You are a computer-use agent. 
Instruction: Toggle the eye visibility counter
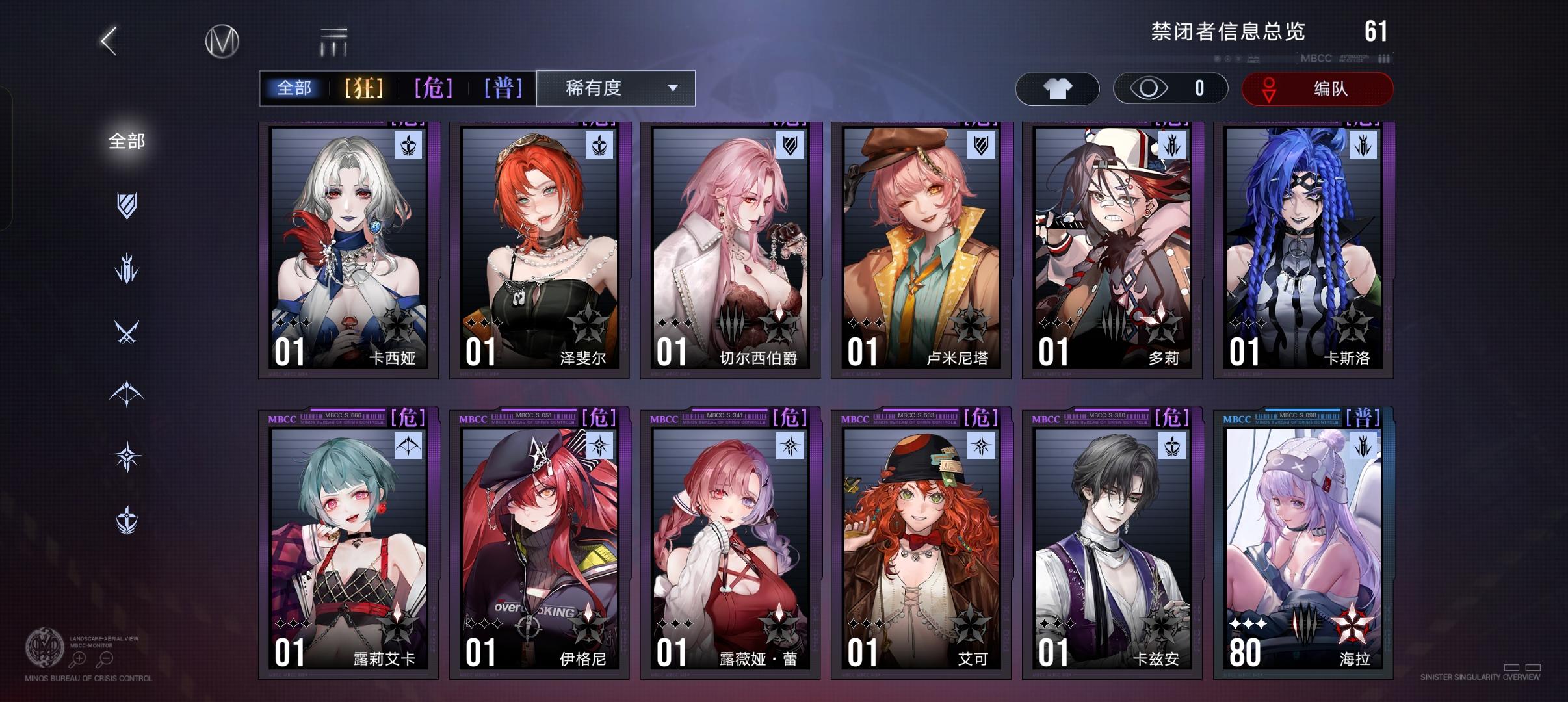tap(1168, 88)
